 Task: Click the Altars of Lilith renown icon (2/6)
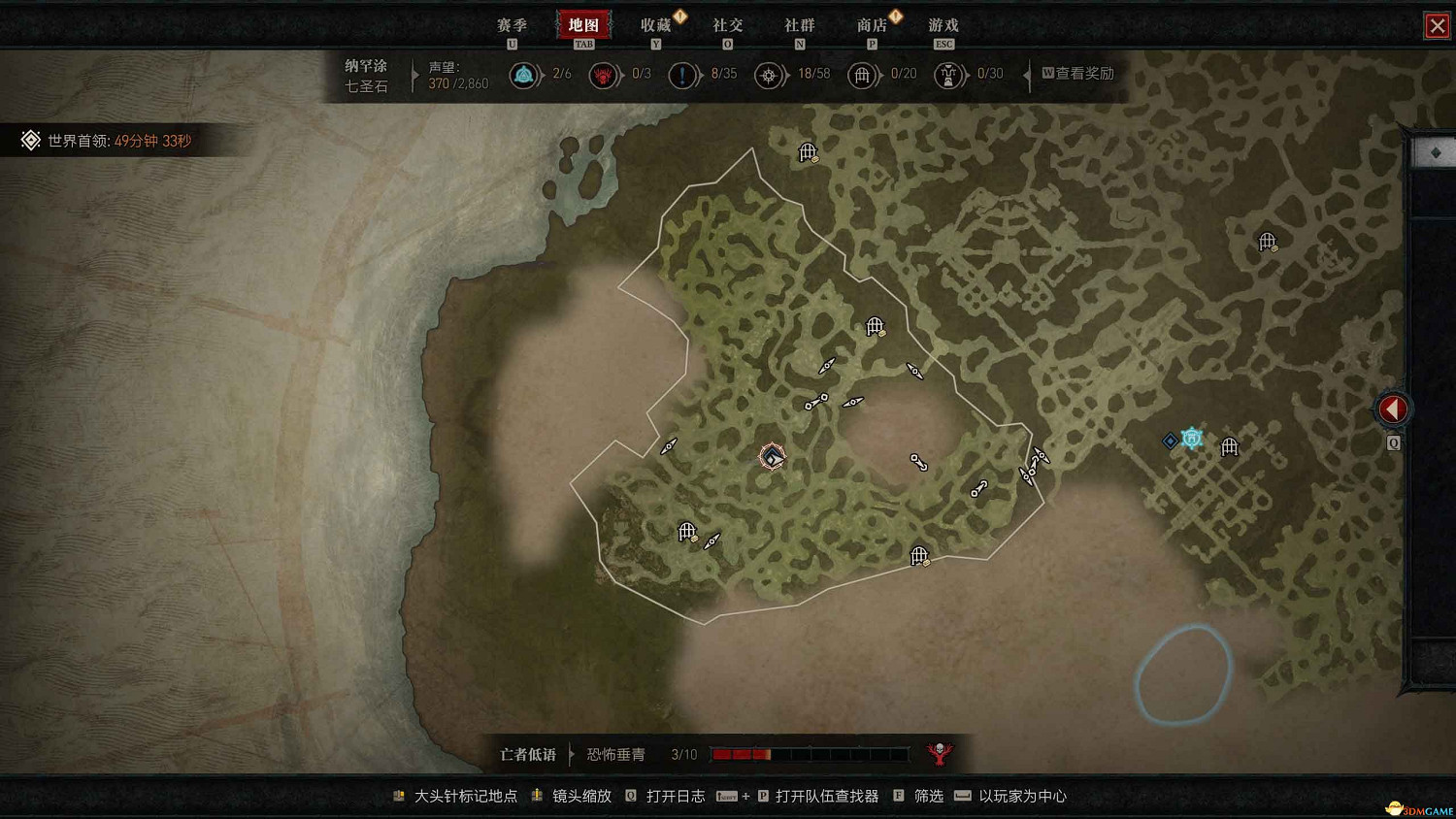pos(525,75)
